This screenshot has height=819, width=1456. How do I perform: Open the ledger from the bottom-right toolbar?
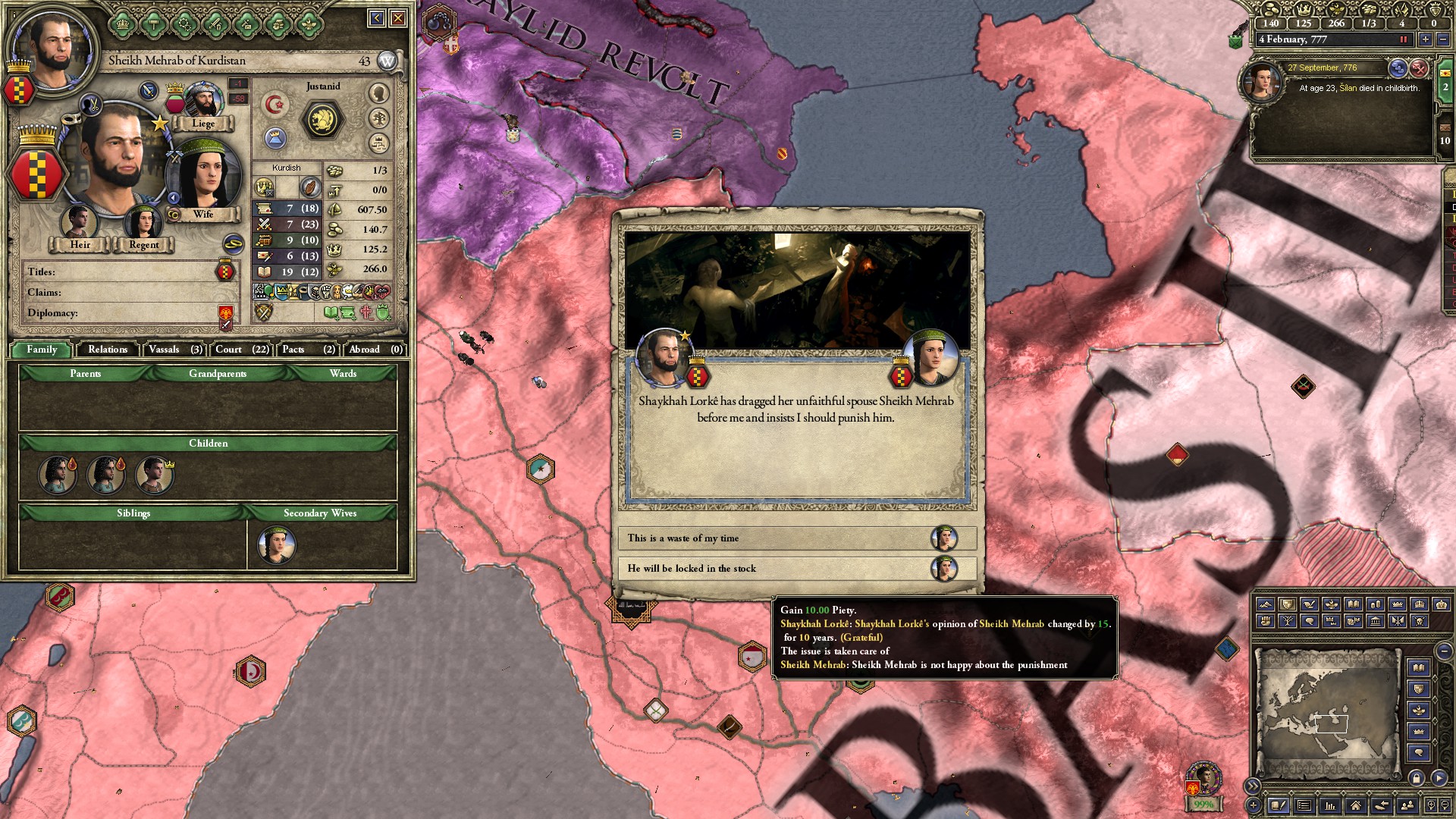pos(1279,806)
